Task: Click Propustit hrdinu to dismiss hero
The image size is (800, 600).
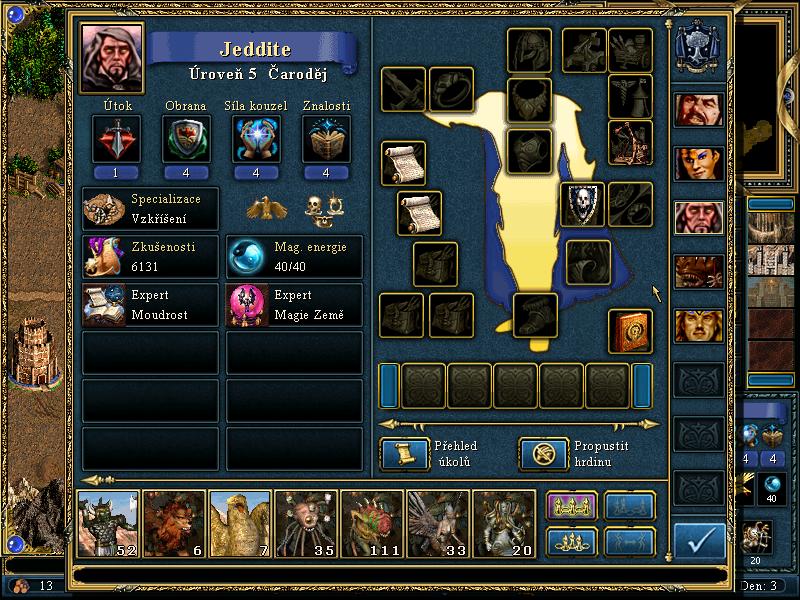Action: tap(543, 454)
